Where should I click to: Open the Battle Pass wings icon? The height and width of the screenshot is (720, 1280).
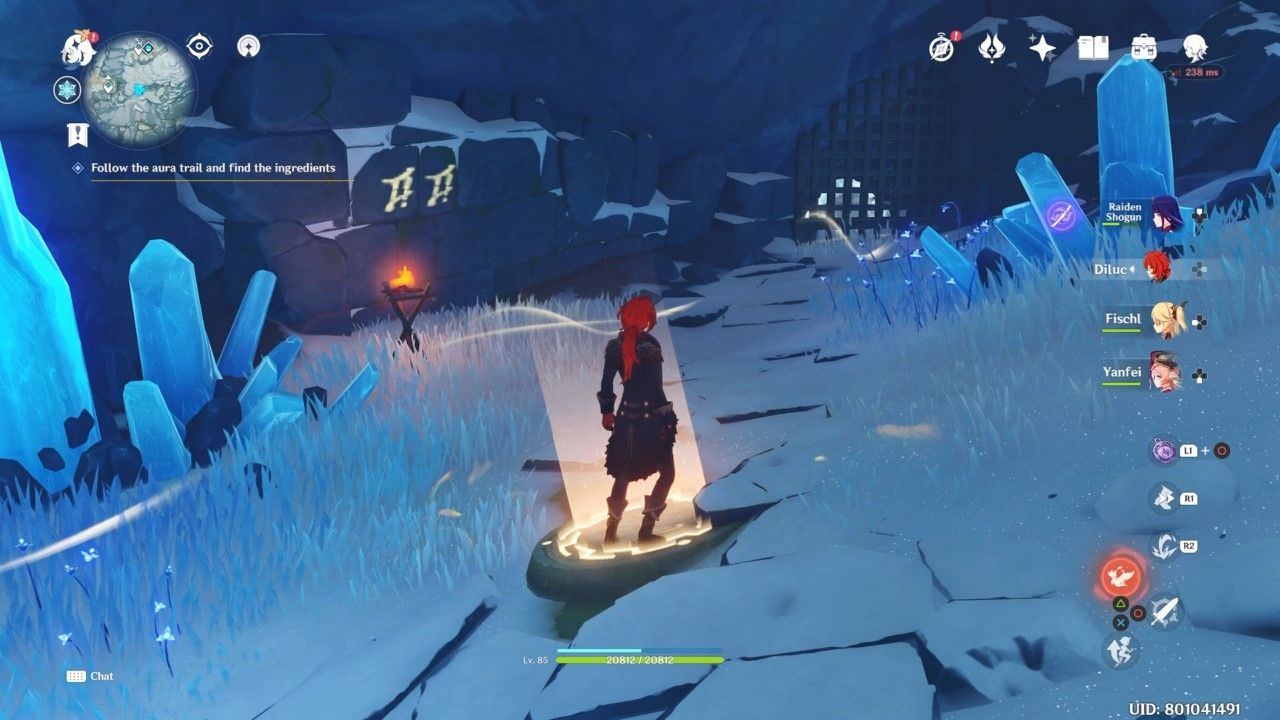coord(991,48)
